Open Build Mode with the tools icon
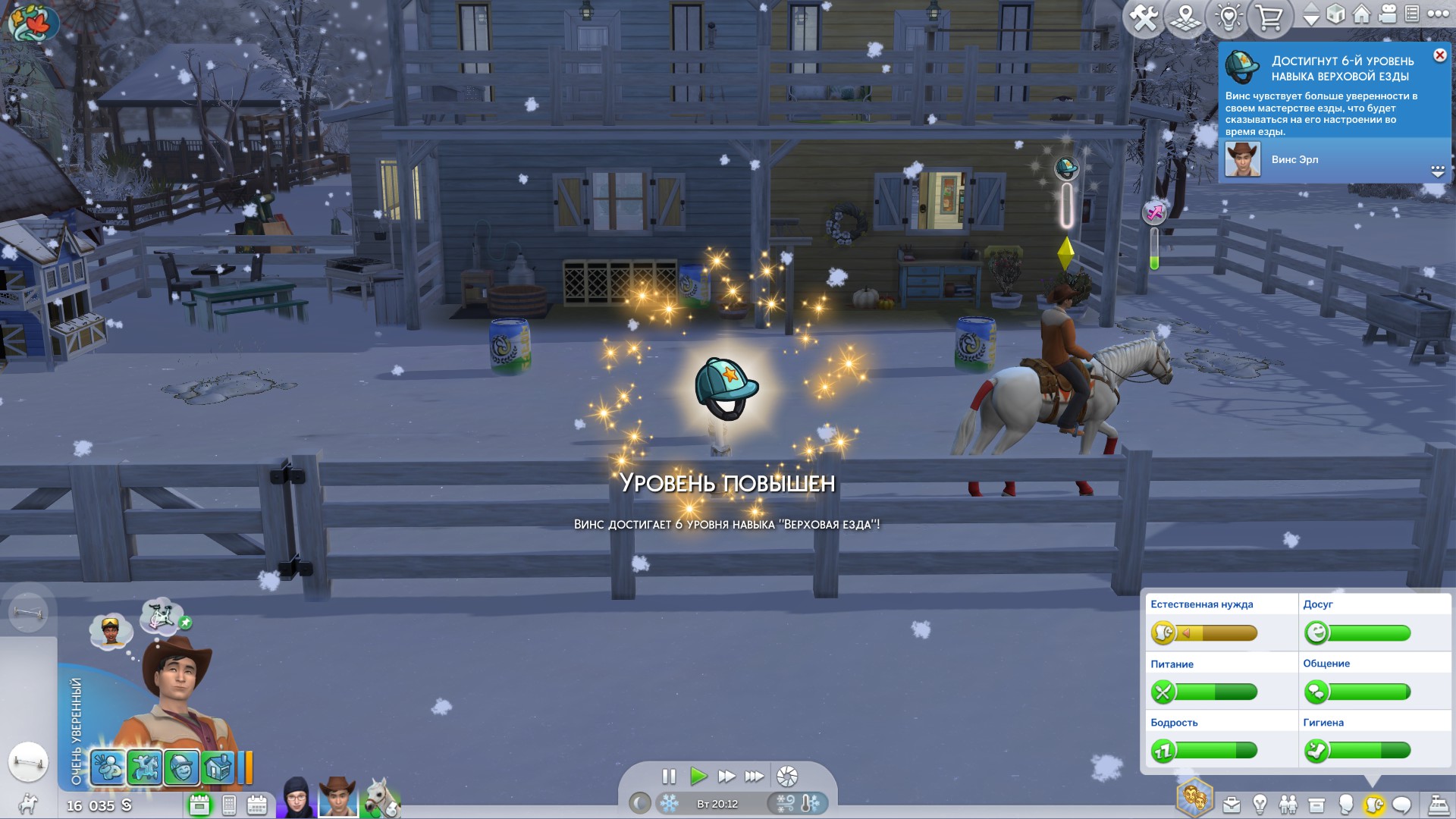 tap(1144, 17)
